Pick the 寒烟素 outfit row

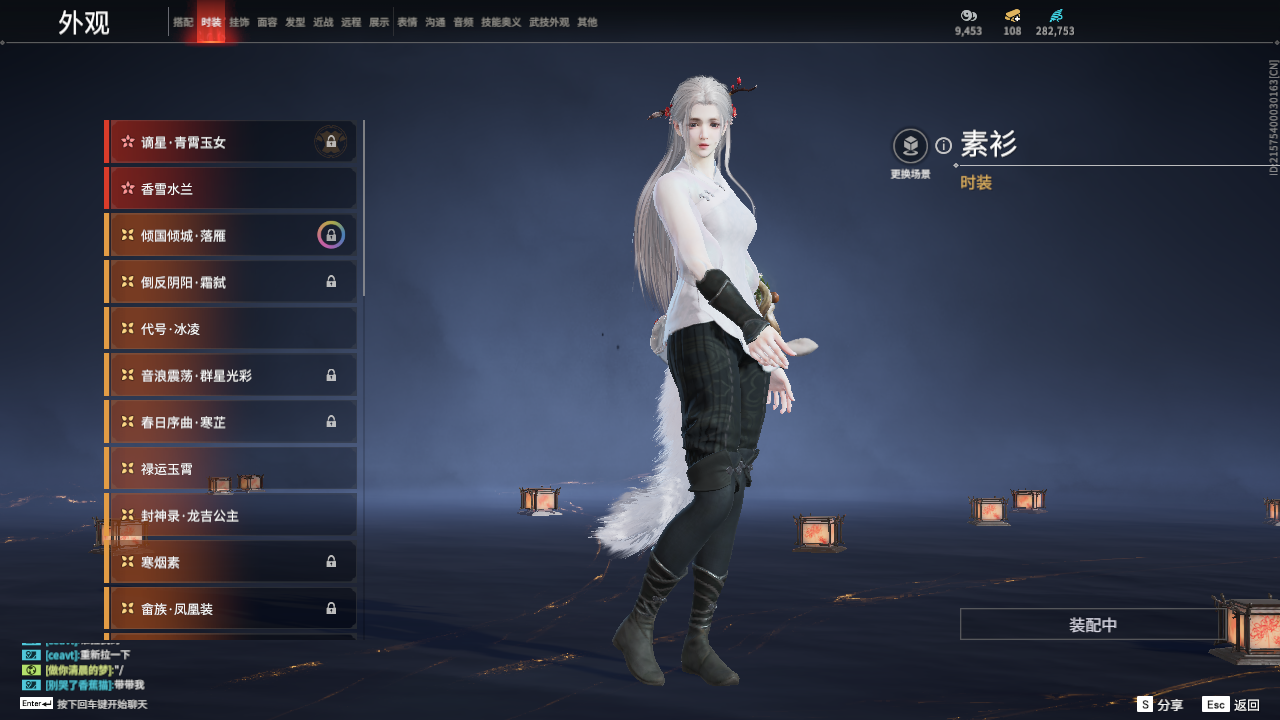(x=231, y=562)
